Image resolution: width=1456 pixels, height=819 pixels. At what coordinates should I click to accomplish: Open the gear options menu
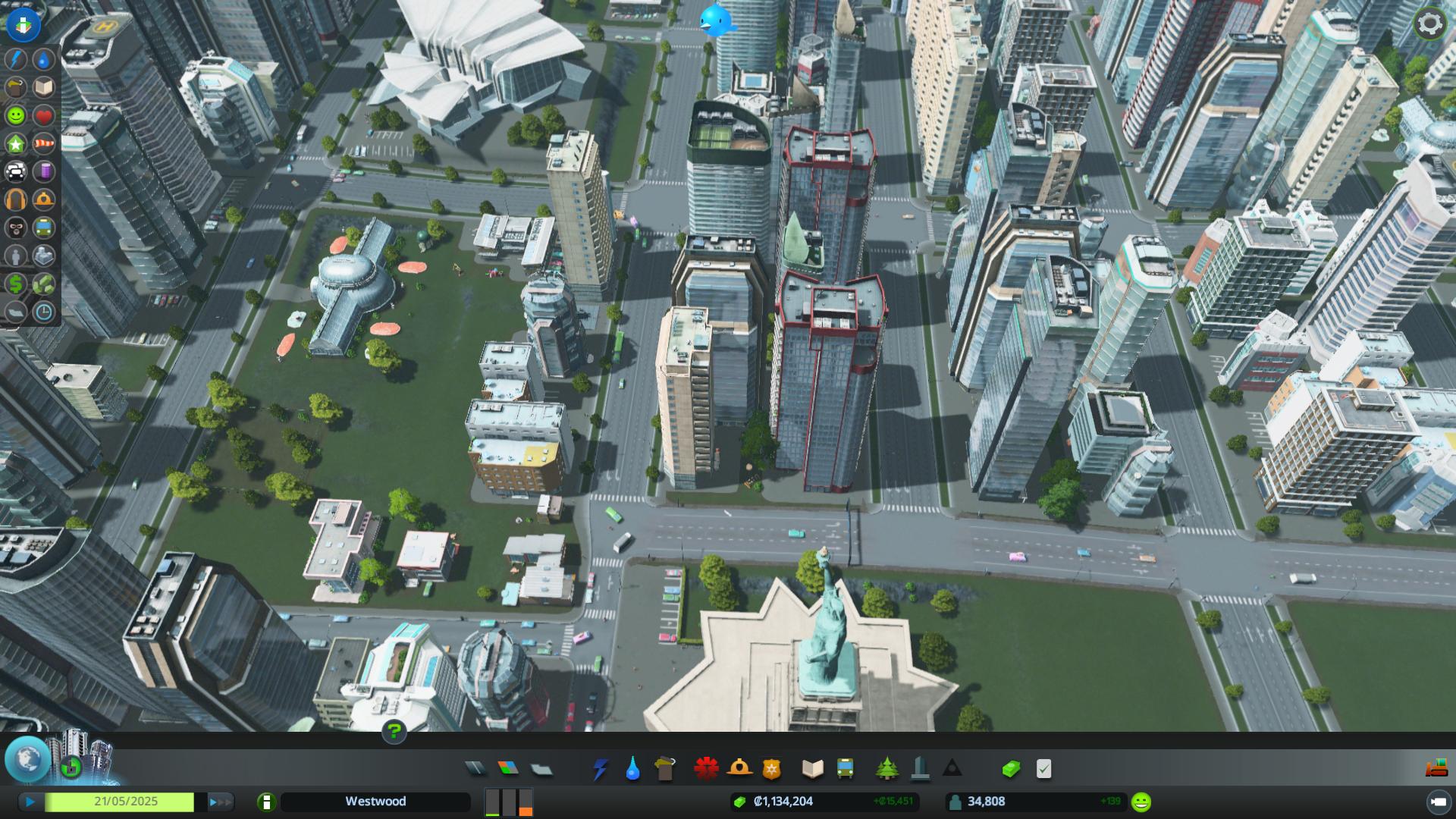[x=1429, y=24]
